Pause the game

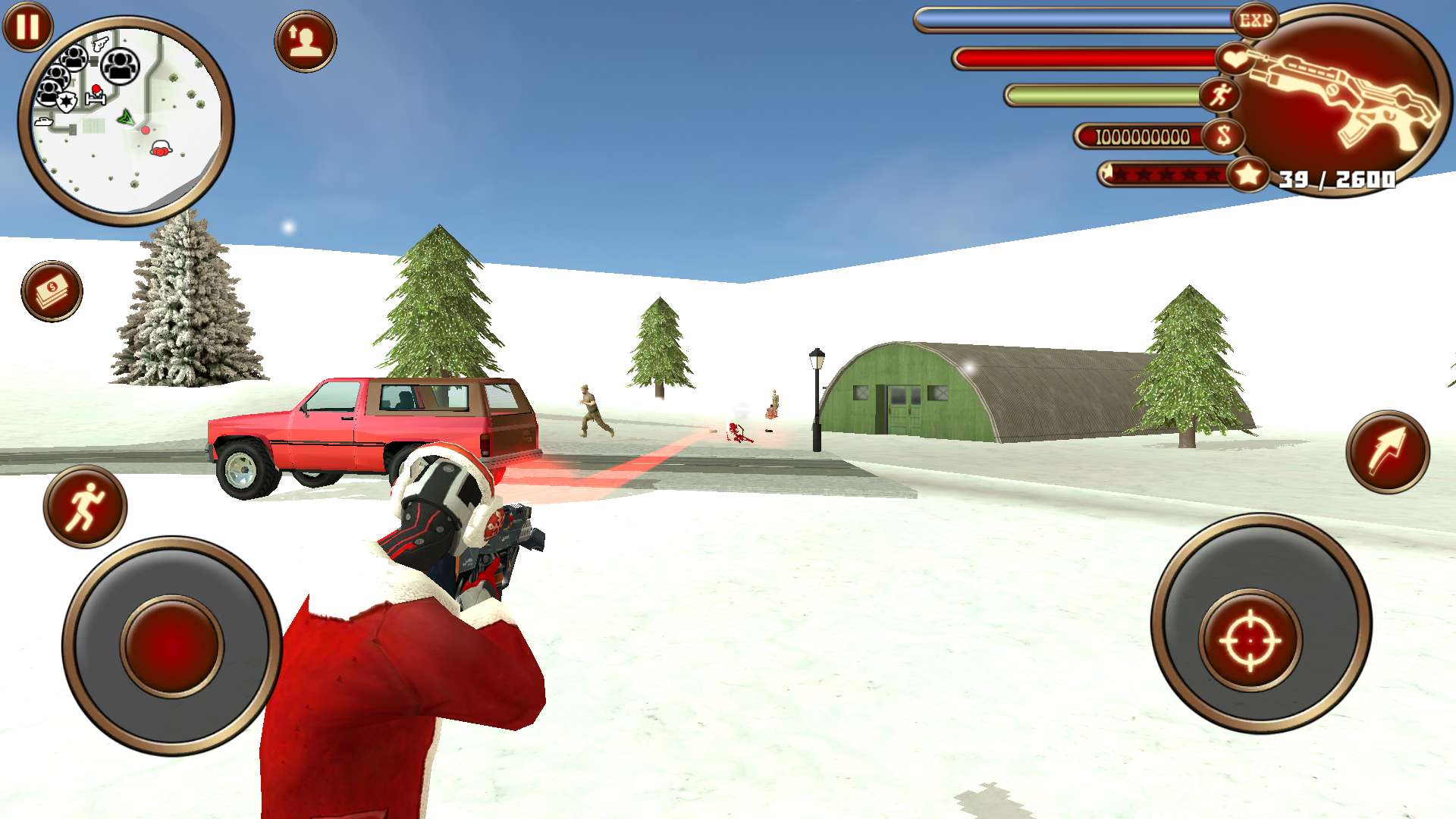[x=28, y=27]
